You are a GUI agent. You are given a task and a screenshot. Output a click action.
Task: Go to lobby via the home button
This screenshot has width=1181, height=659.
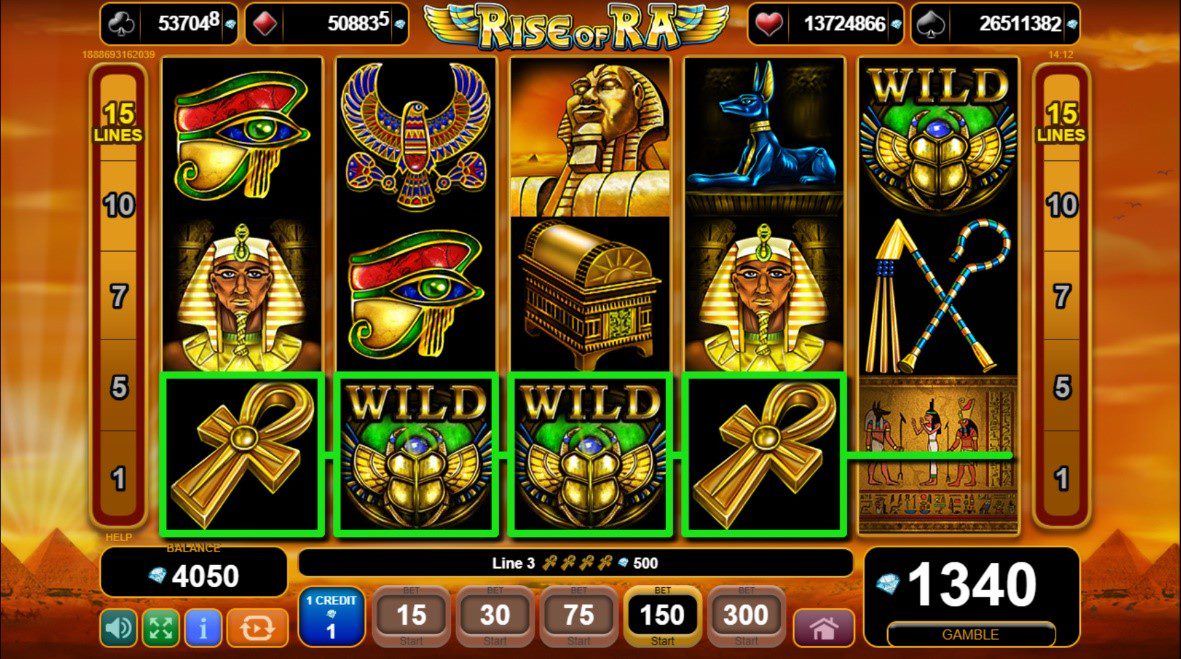(x=824, y=628)
